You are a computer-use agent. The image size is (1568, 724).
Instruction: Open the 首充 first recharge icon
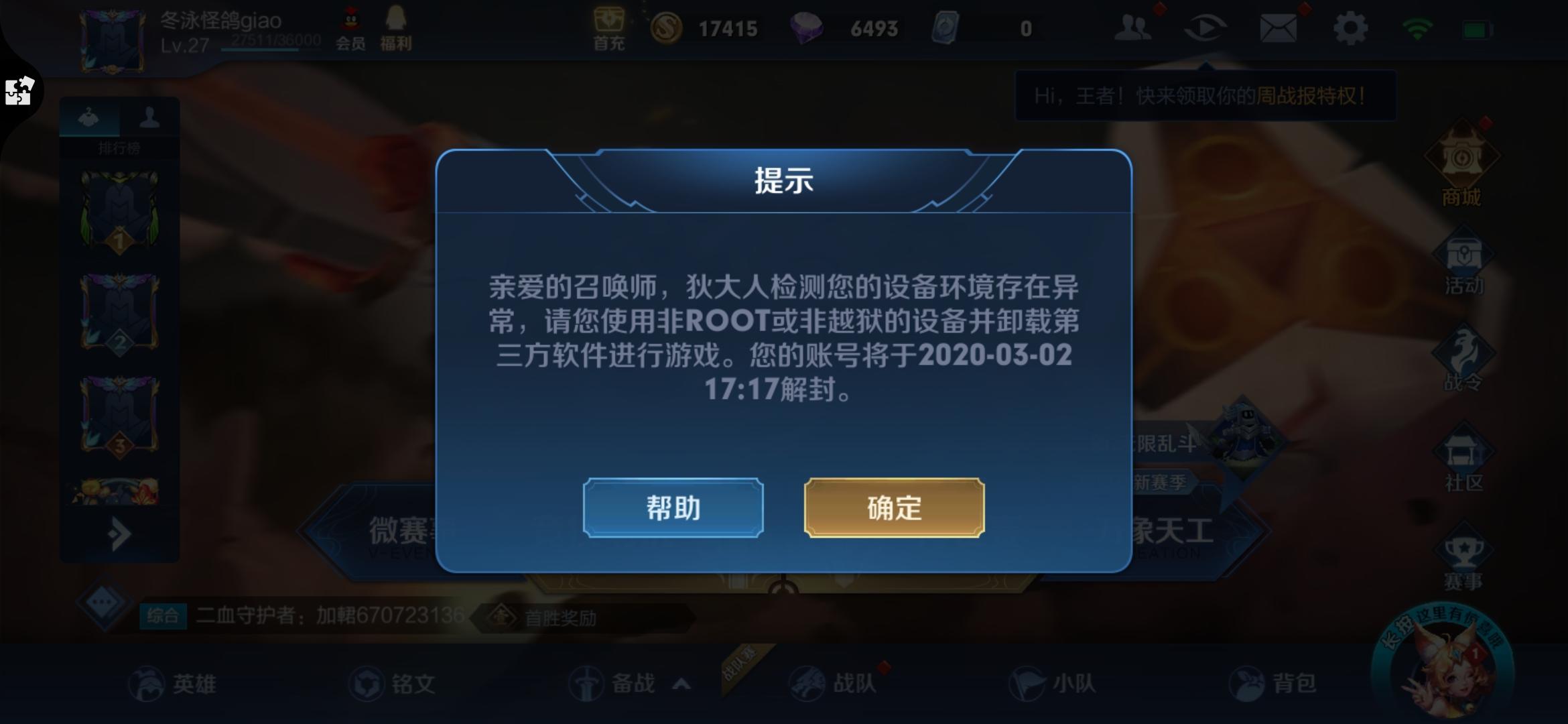point(608,28)
